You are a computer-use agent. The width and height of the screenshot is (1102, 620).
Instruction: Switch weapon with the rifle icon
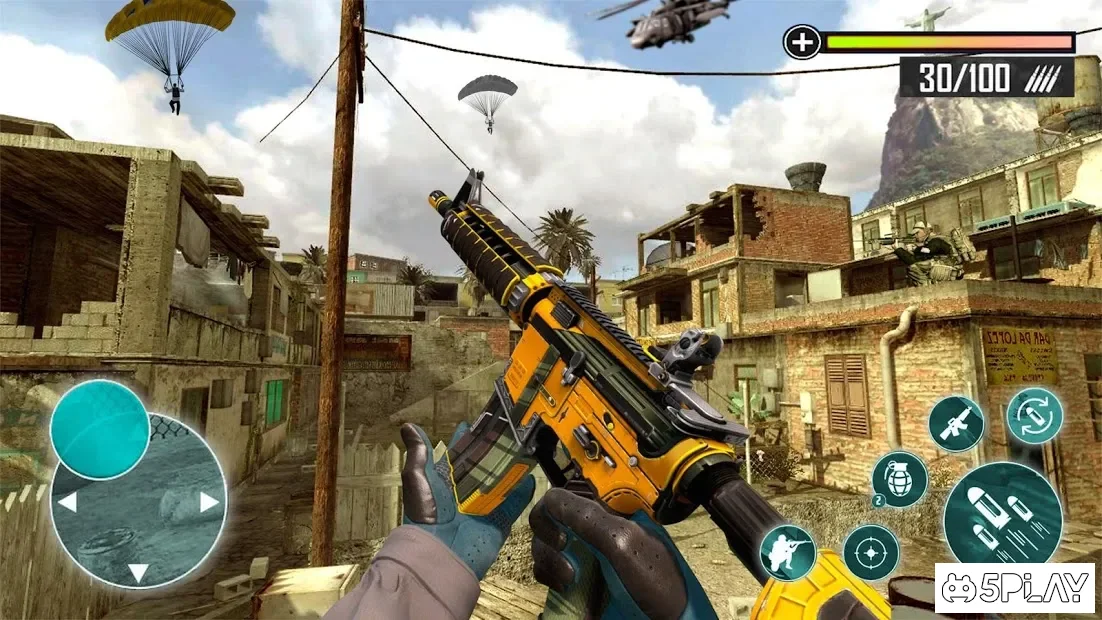[x=956, y=423]
